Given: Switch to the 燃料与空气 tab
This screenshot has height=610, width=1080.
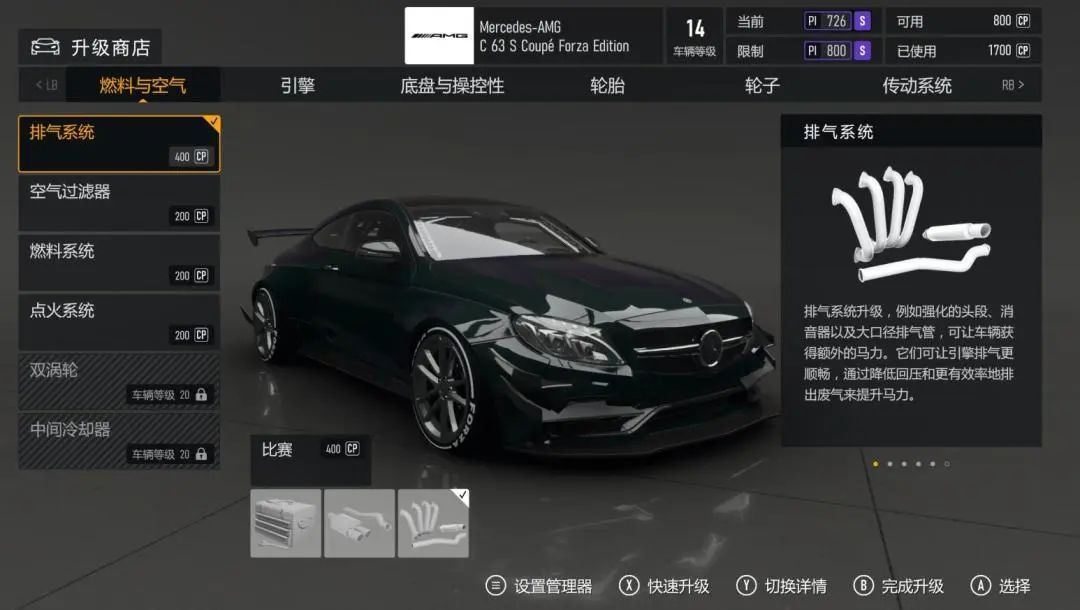Looking at the screenshot, I should [x=142, y=86].
